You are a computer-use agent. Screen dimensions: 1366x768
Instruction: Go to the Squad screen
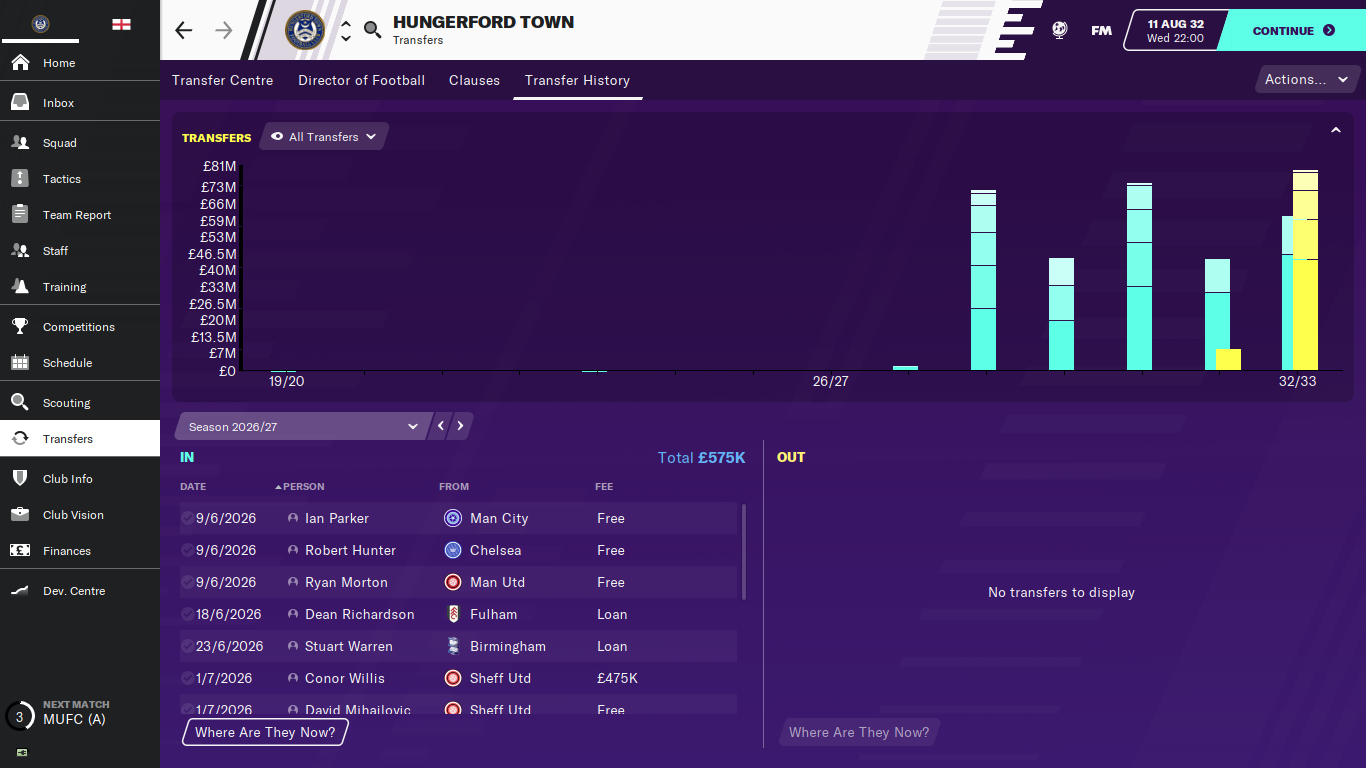pyautogui.click(x=59, y=143)
